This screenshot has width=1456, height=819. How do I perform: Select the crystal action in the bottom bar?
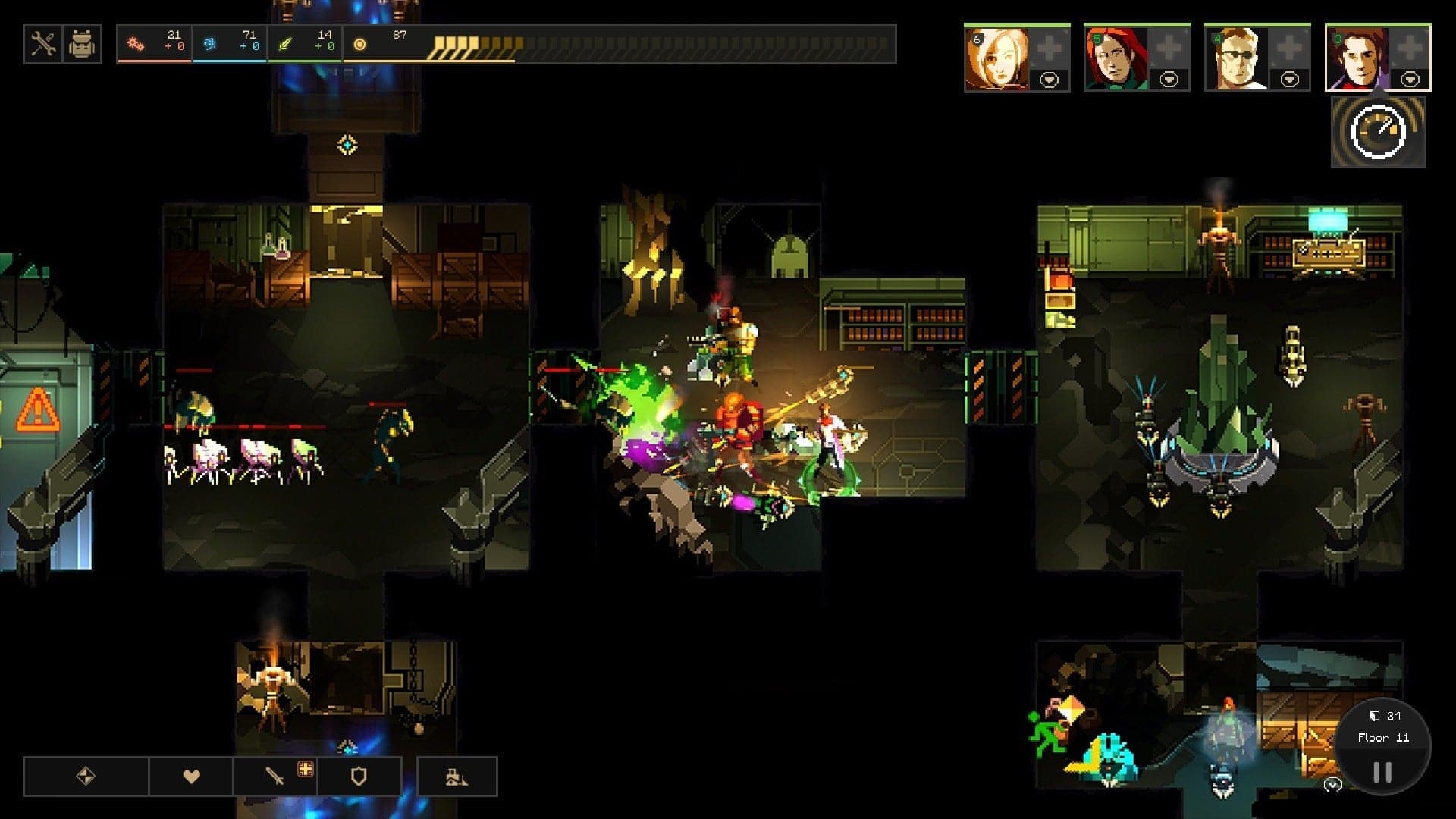[x=86, y=777]
